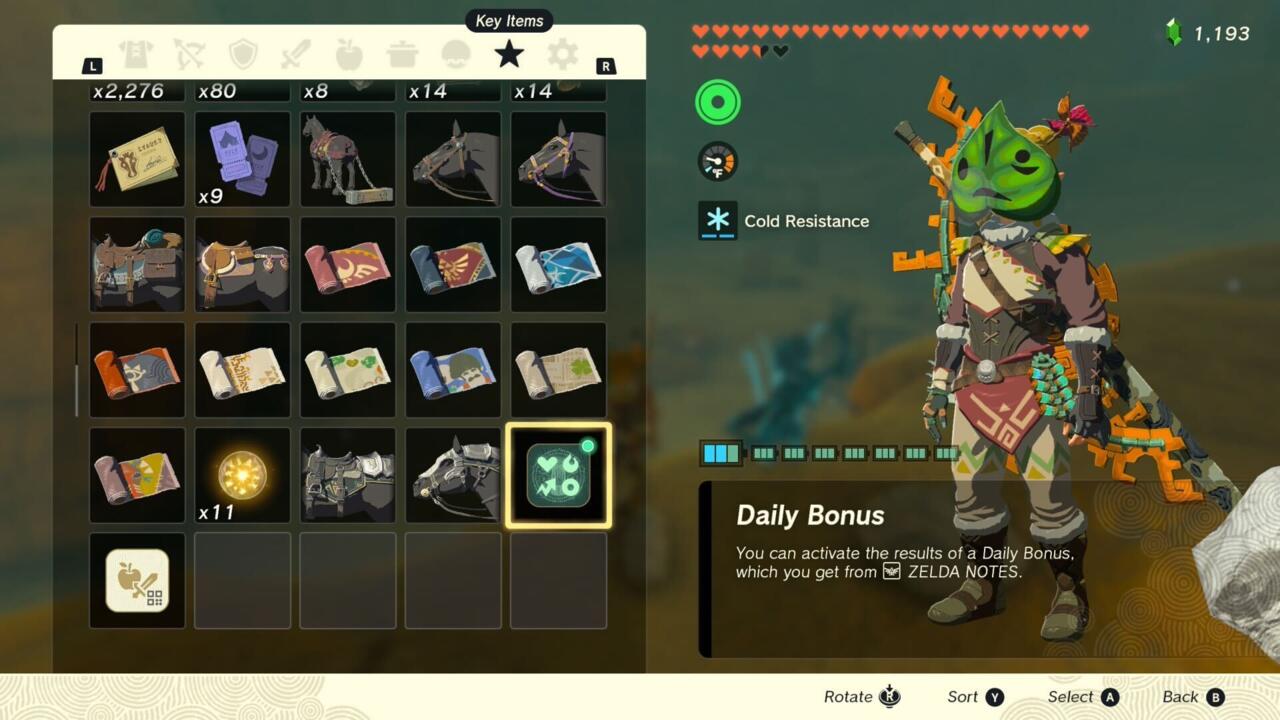Pick the bridle with purple reins
Viewport: 1280px width, 720px height.
(558, 159)
